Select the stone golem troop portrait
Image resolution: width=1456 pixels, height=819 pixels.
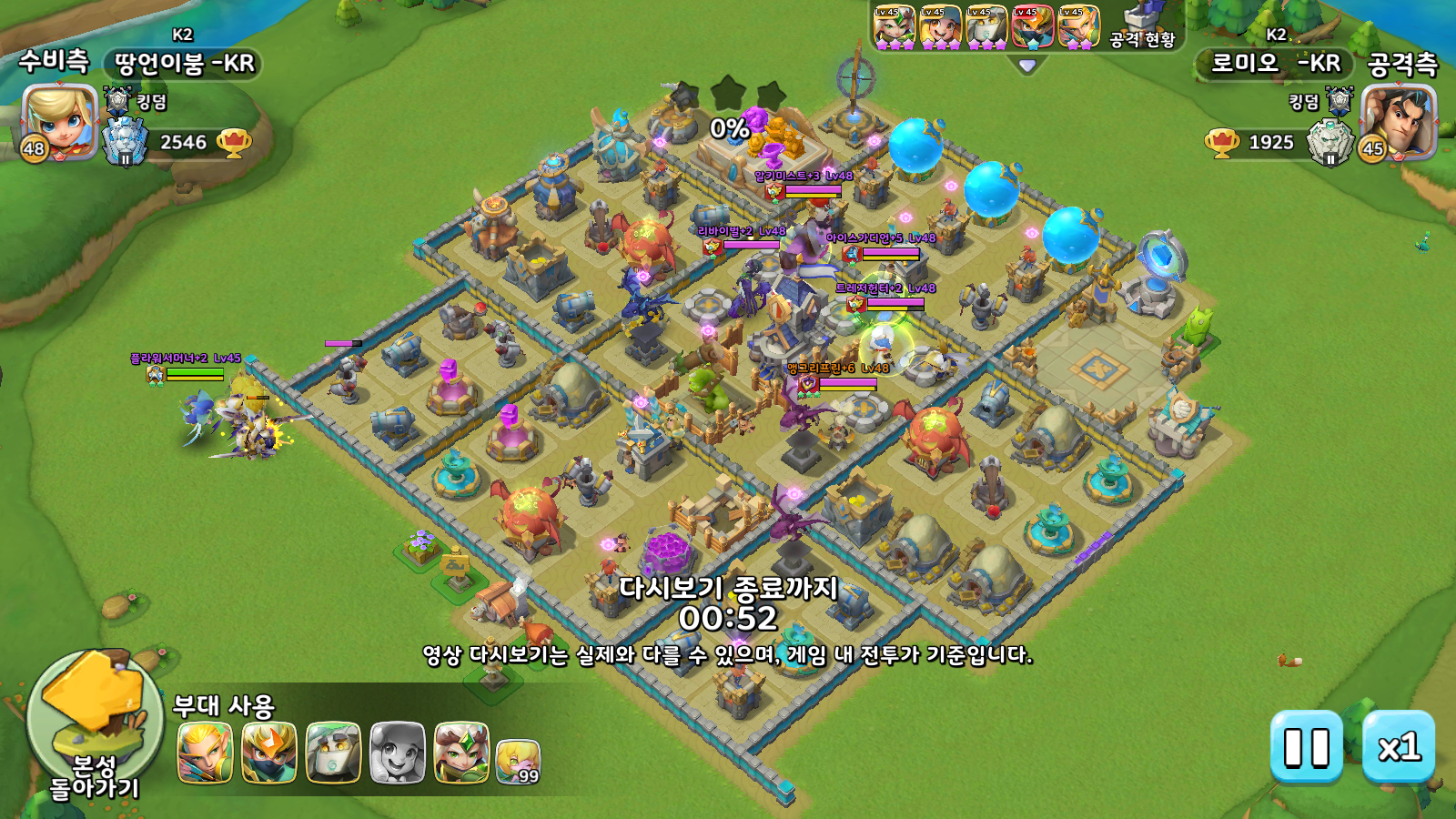coord(333,753)
